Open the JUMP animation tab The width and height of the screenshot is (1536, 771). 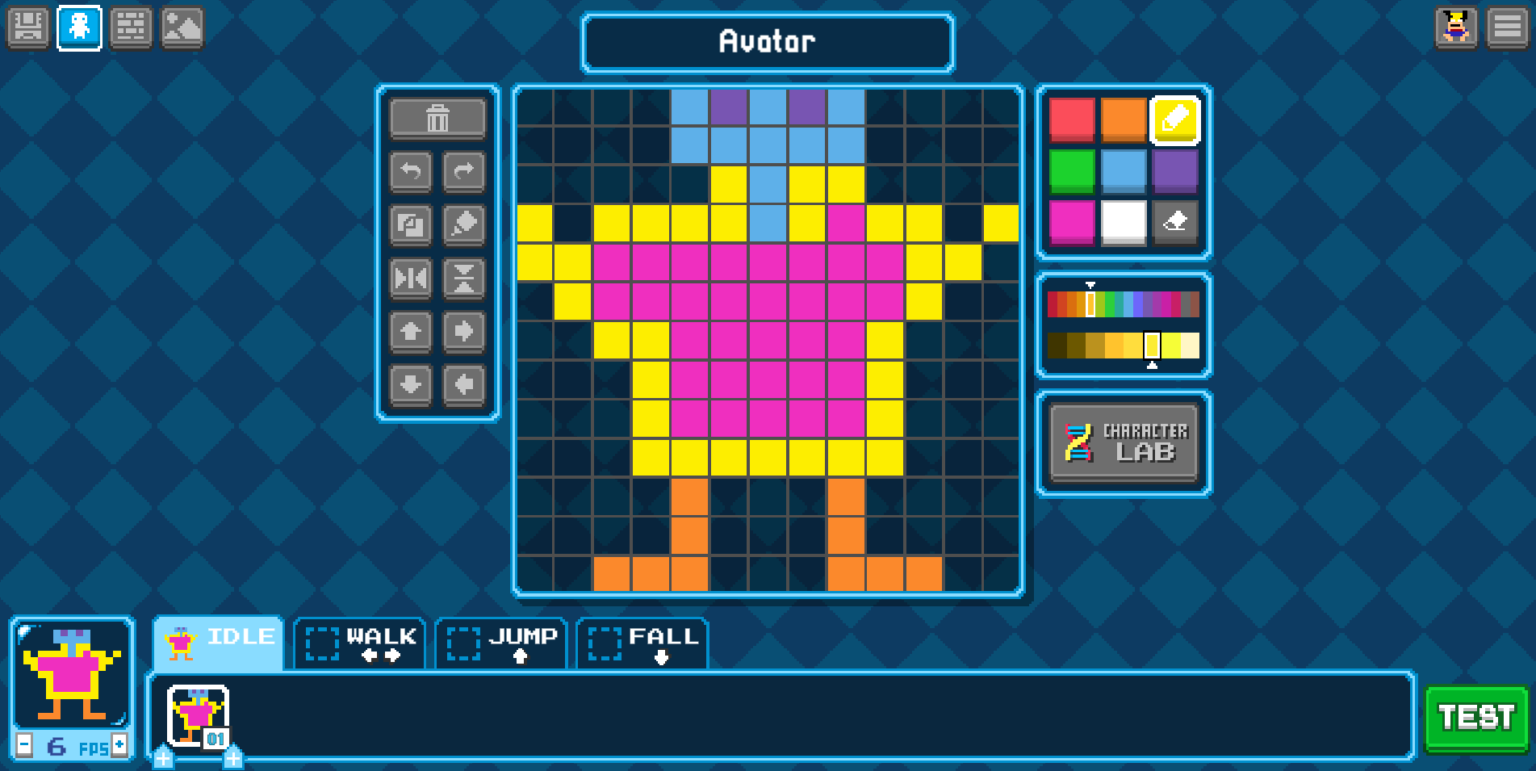[501, 643]
